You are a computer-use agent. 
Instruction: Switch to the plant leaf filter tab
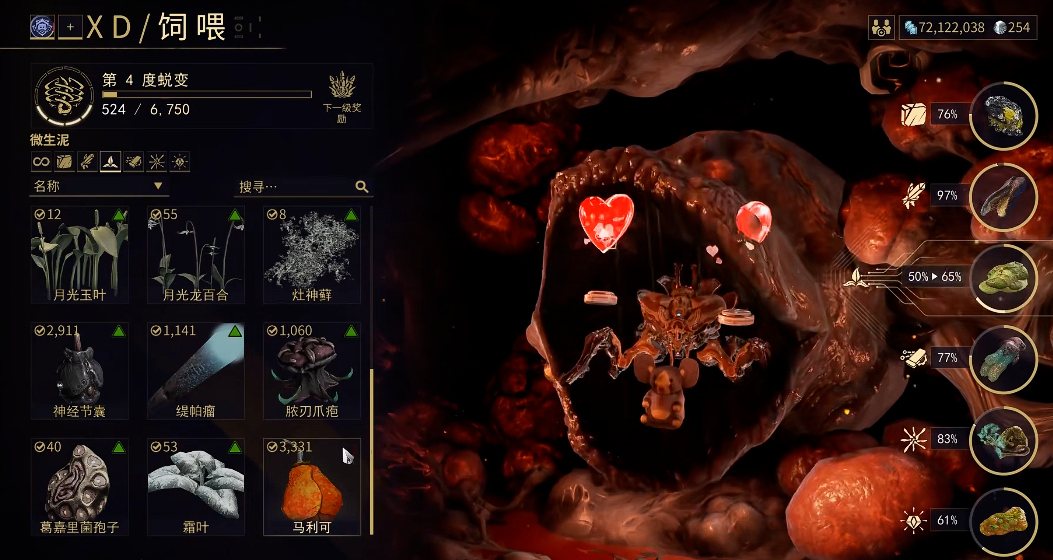(x=111, y=161)
